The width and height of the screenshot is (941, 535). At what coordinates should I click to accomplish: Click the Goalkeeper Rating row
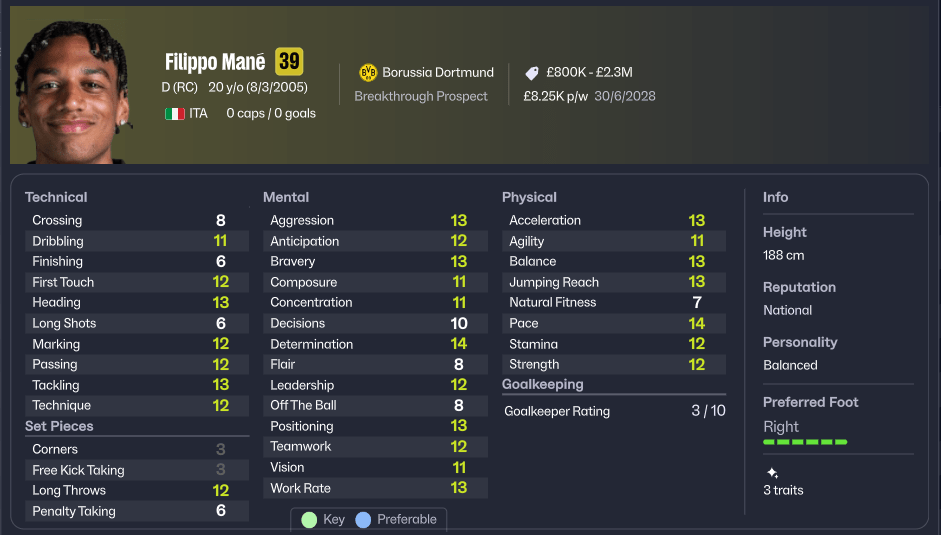click(614, 411)
